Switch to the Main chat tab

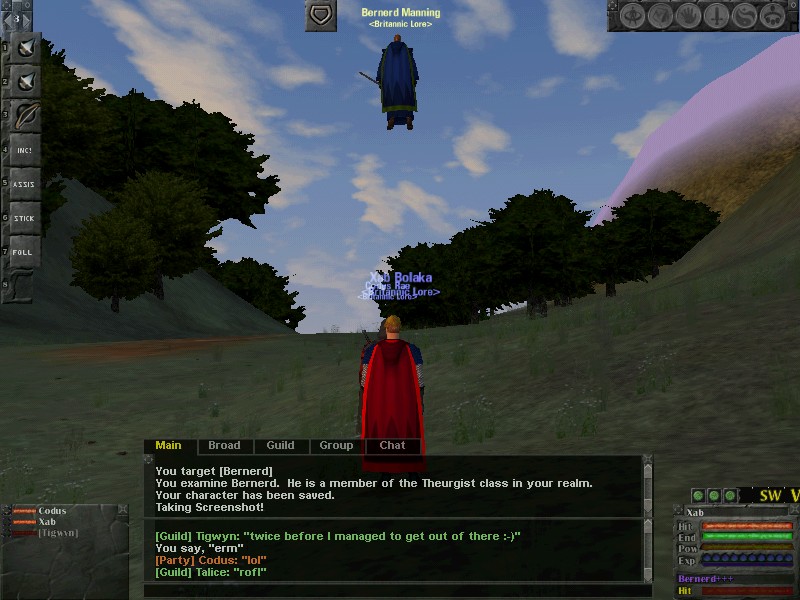(x=168, y=446)
